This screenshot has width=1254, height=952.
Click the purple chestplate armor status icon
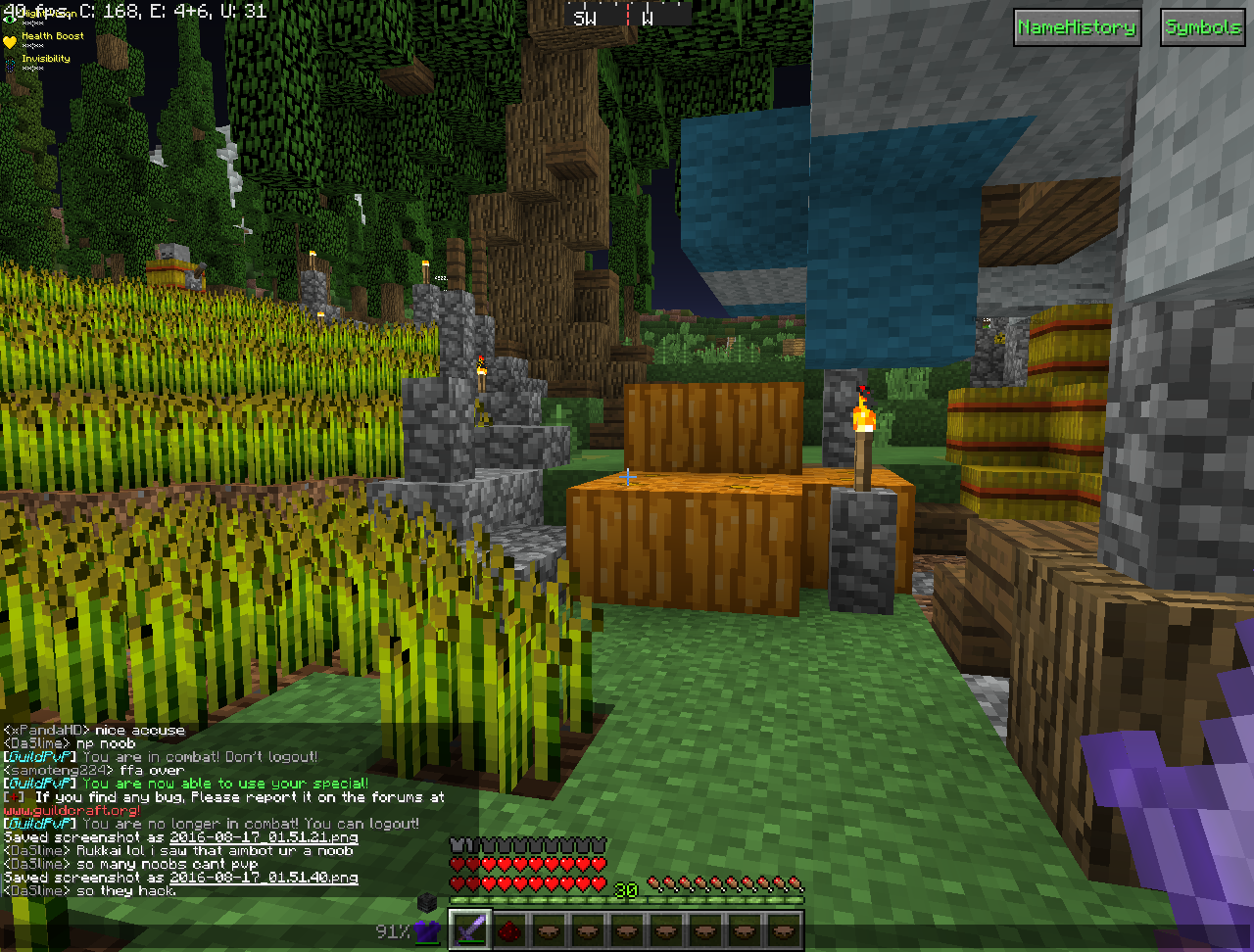pos(424,931)
